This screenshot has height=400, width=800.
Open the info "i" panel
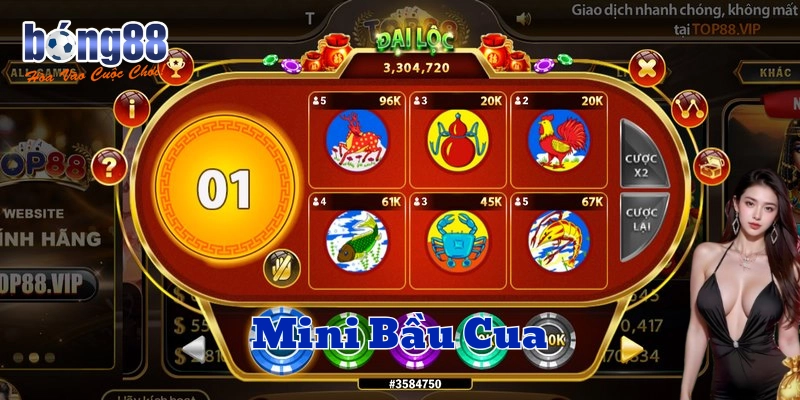point(131,108)
